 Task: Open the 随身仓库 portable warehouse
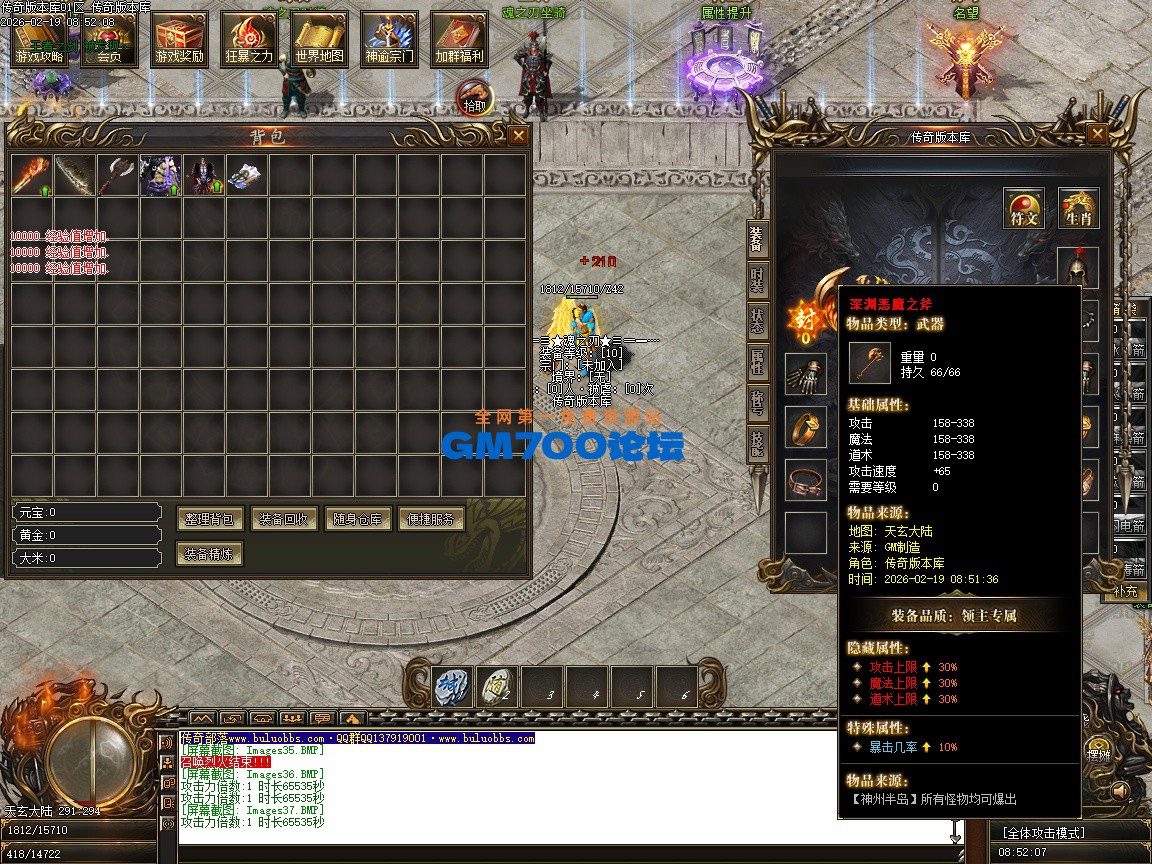[358, 519]
